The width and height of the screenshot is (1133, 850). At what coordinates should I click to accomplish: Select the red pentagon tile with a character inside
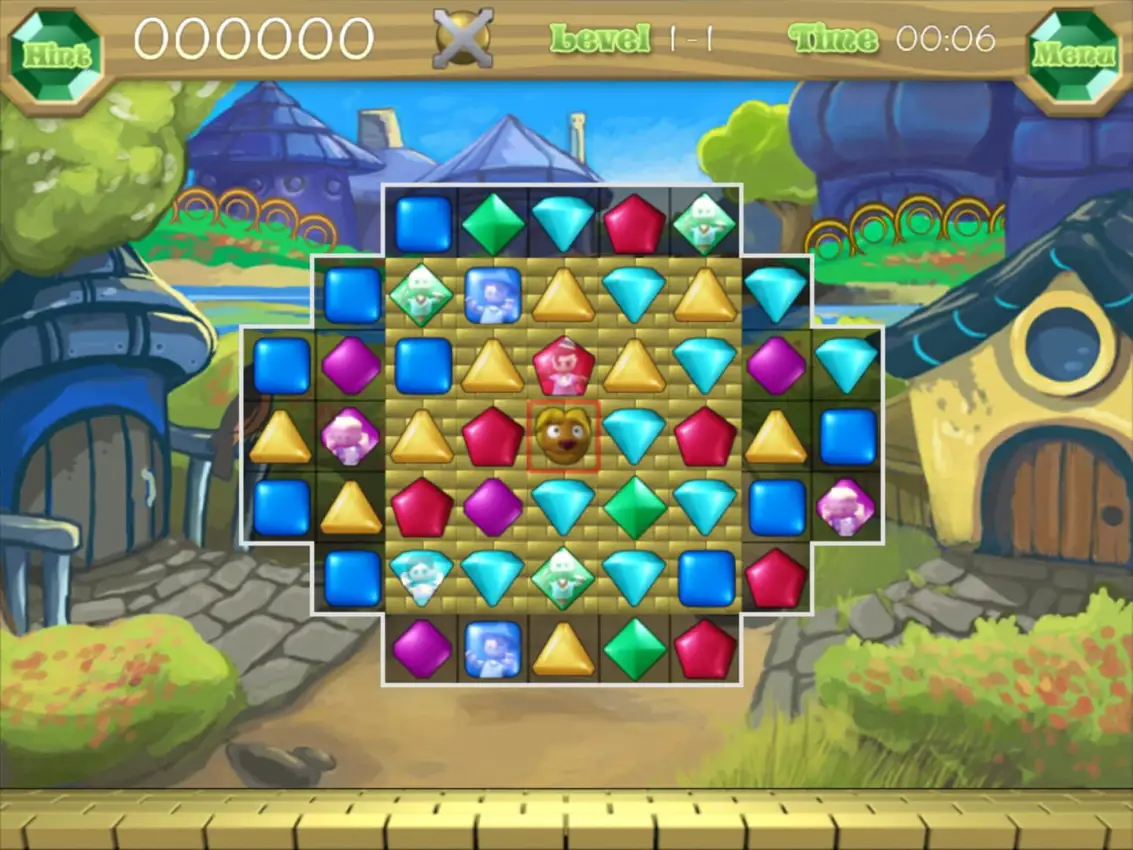pos(563,365)
